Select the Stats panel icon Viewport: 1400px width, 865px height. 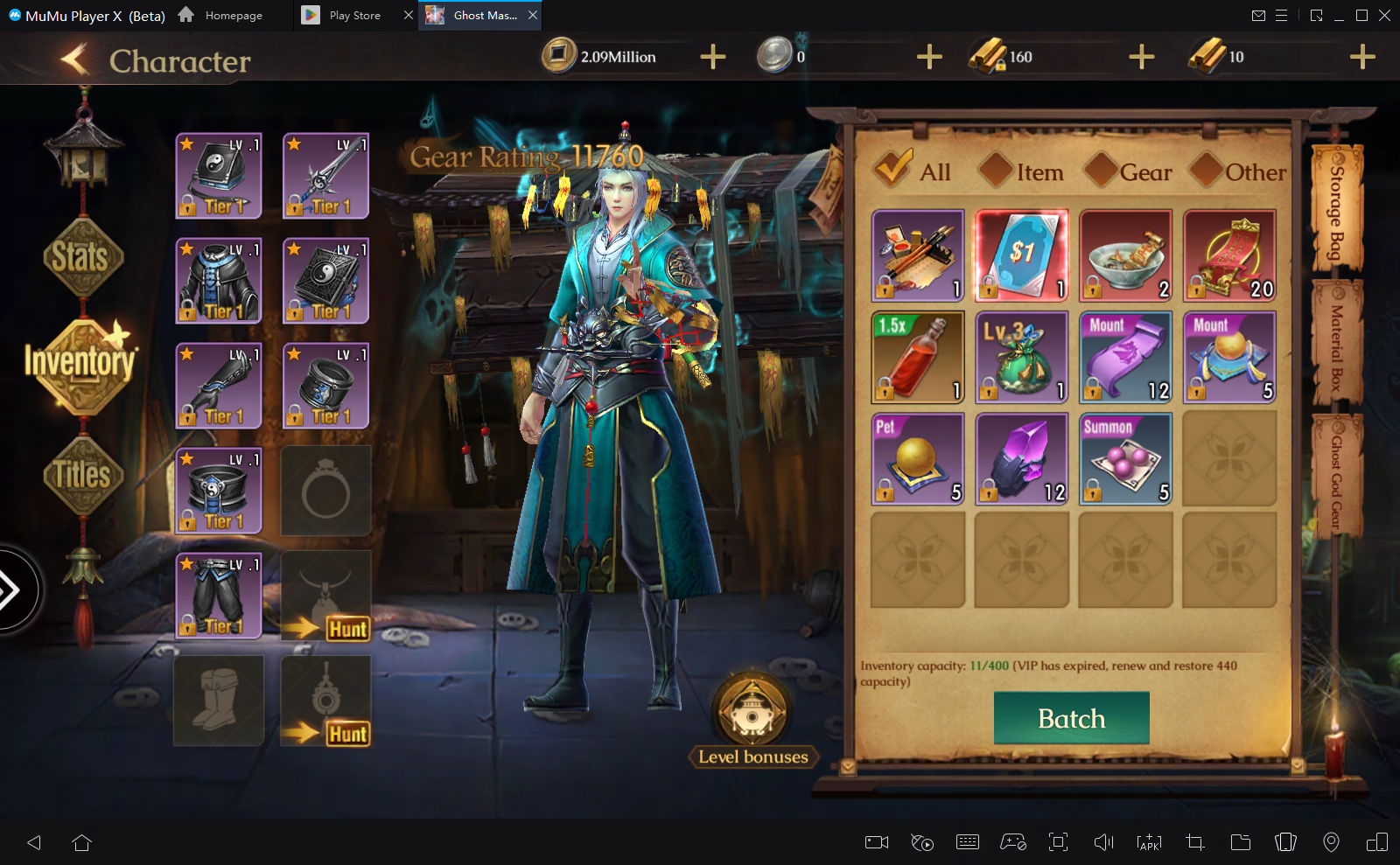pyautogui.click(x=82, y=256)
